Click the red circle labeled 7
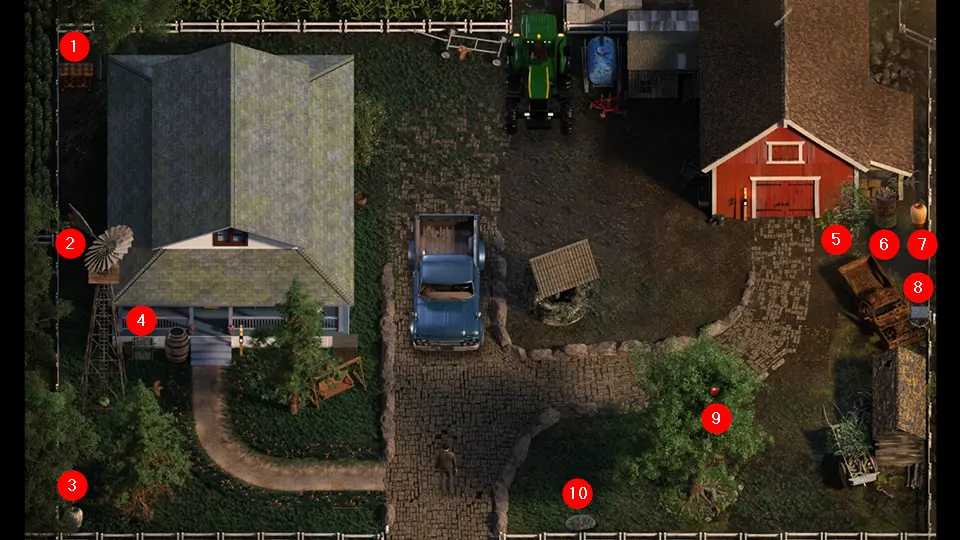 tap(922, 243)
